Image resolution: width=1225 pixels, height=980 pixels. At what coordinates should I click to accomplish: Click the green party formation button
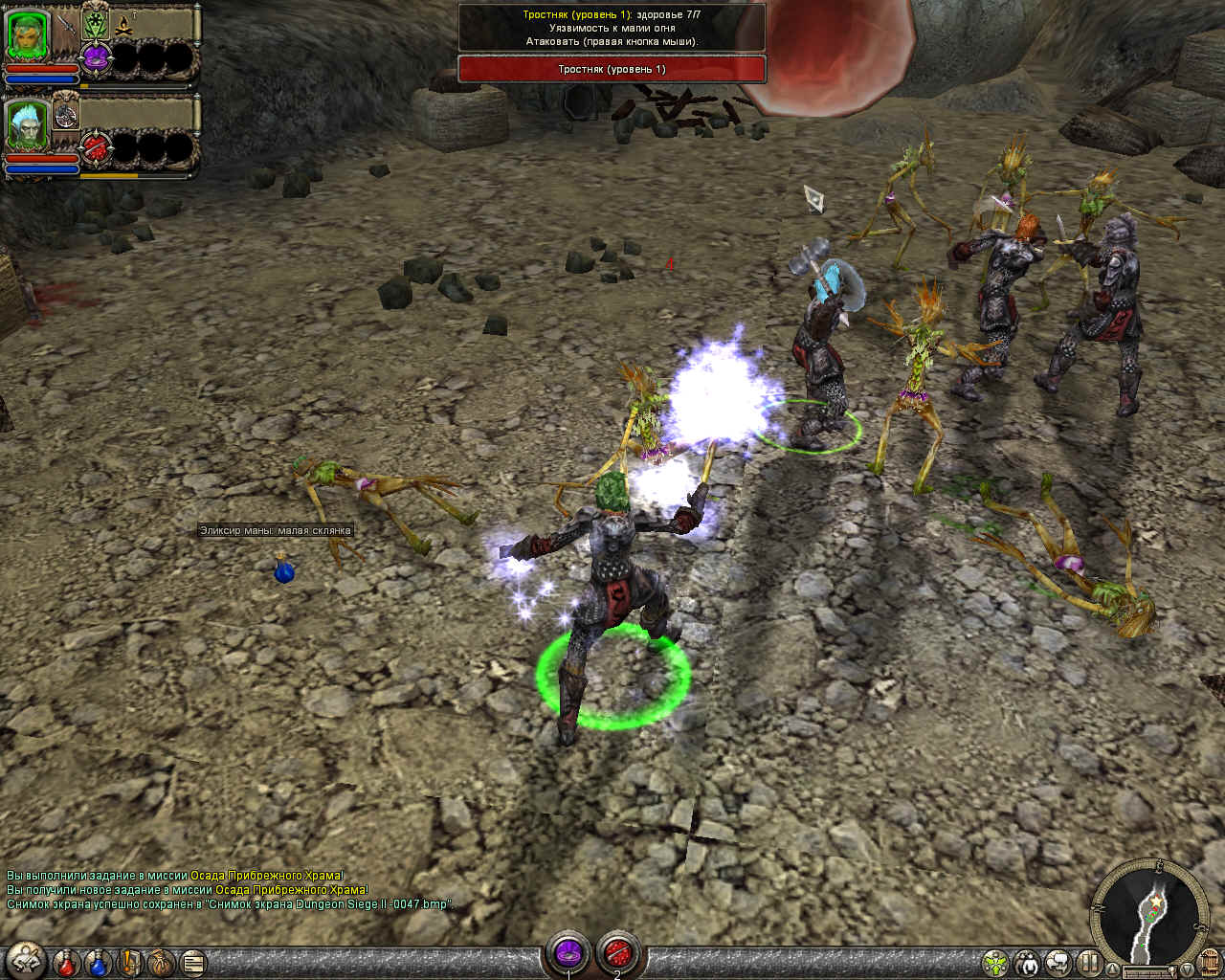pos(995,961)
